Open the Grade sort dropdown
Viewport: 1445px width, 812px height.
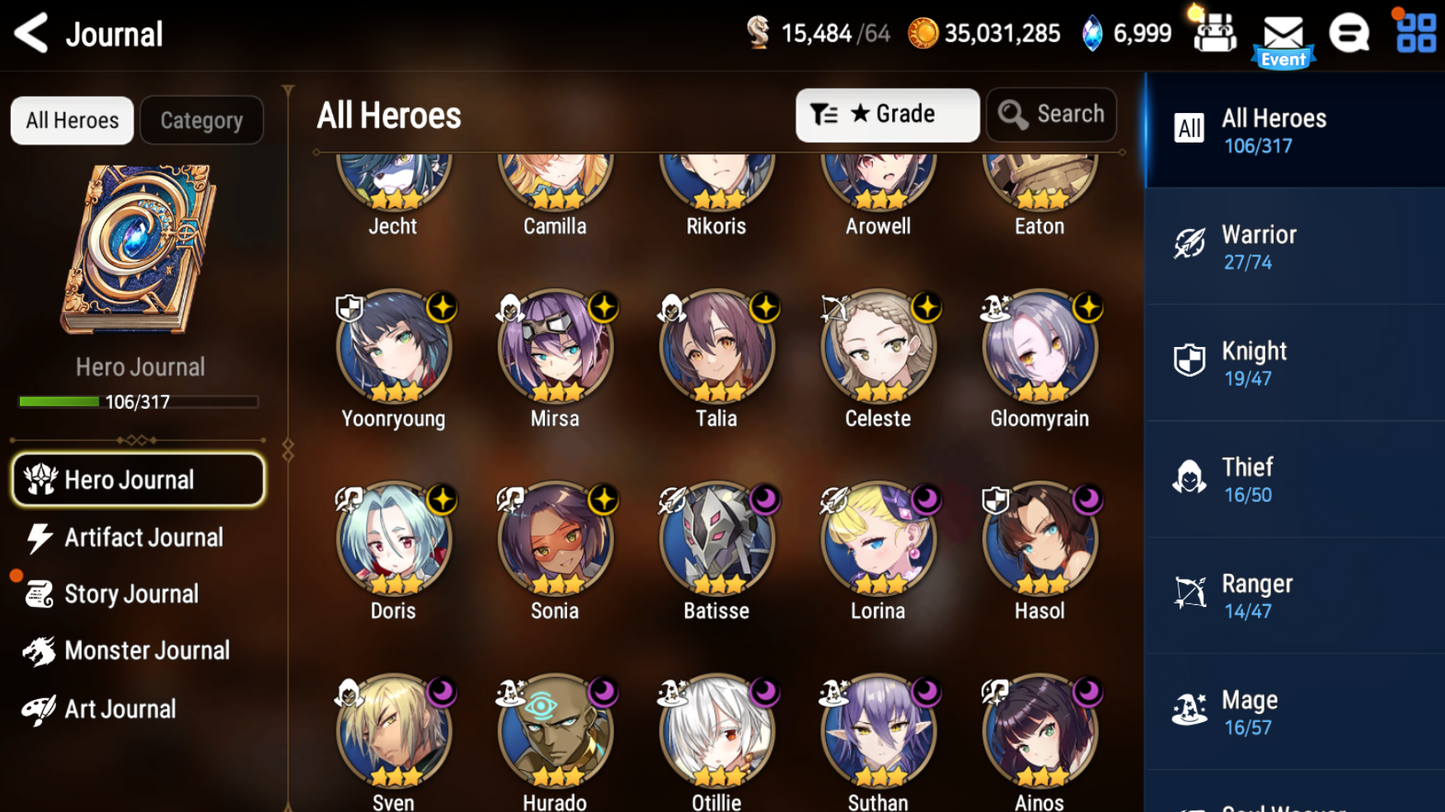click(x=887, y=115)
